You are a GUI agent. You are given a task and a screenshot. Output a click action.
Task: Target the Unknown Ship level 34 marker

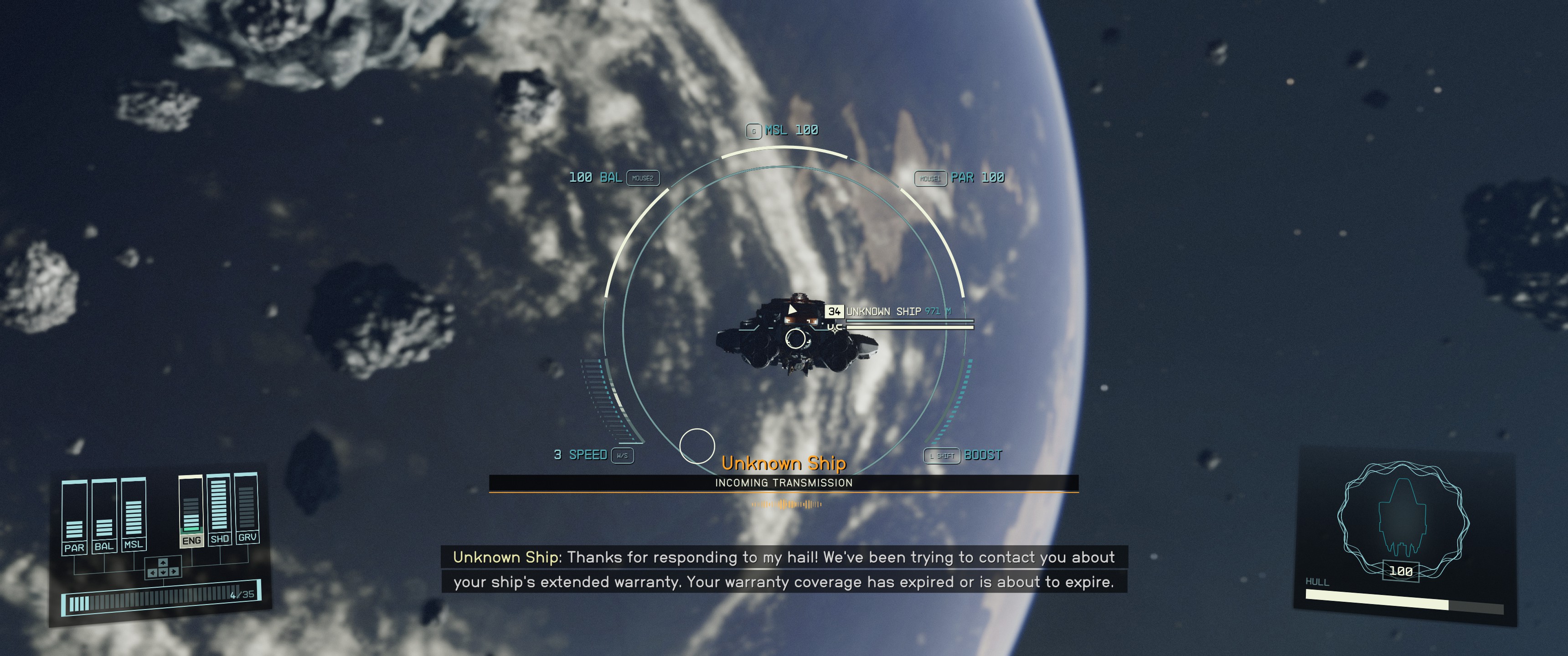(834, 312)
